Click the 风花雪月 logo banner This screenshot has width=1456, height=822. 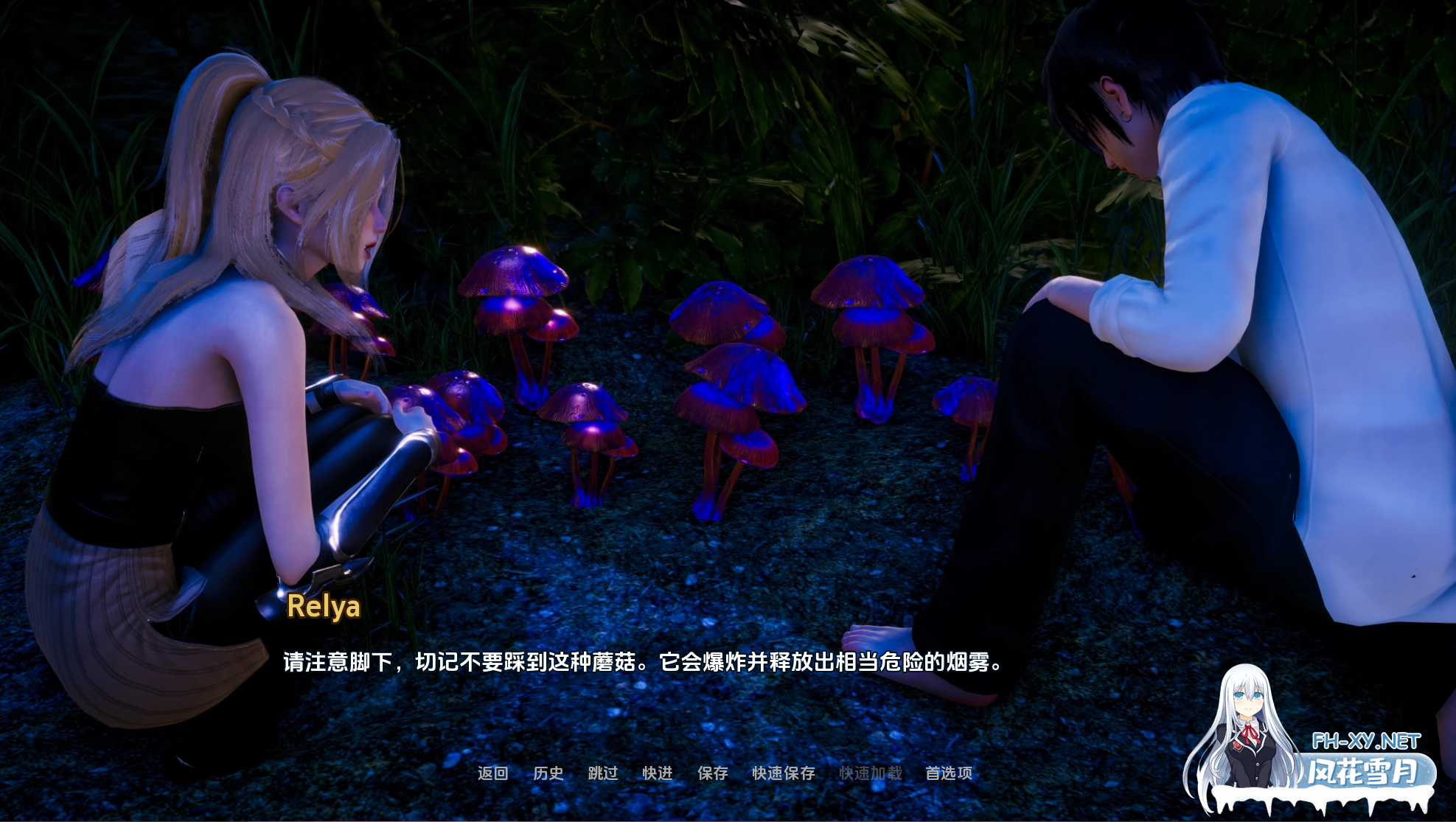pos(1365,772)
